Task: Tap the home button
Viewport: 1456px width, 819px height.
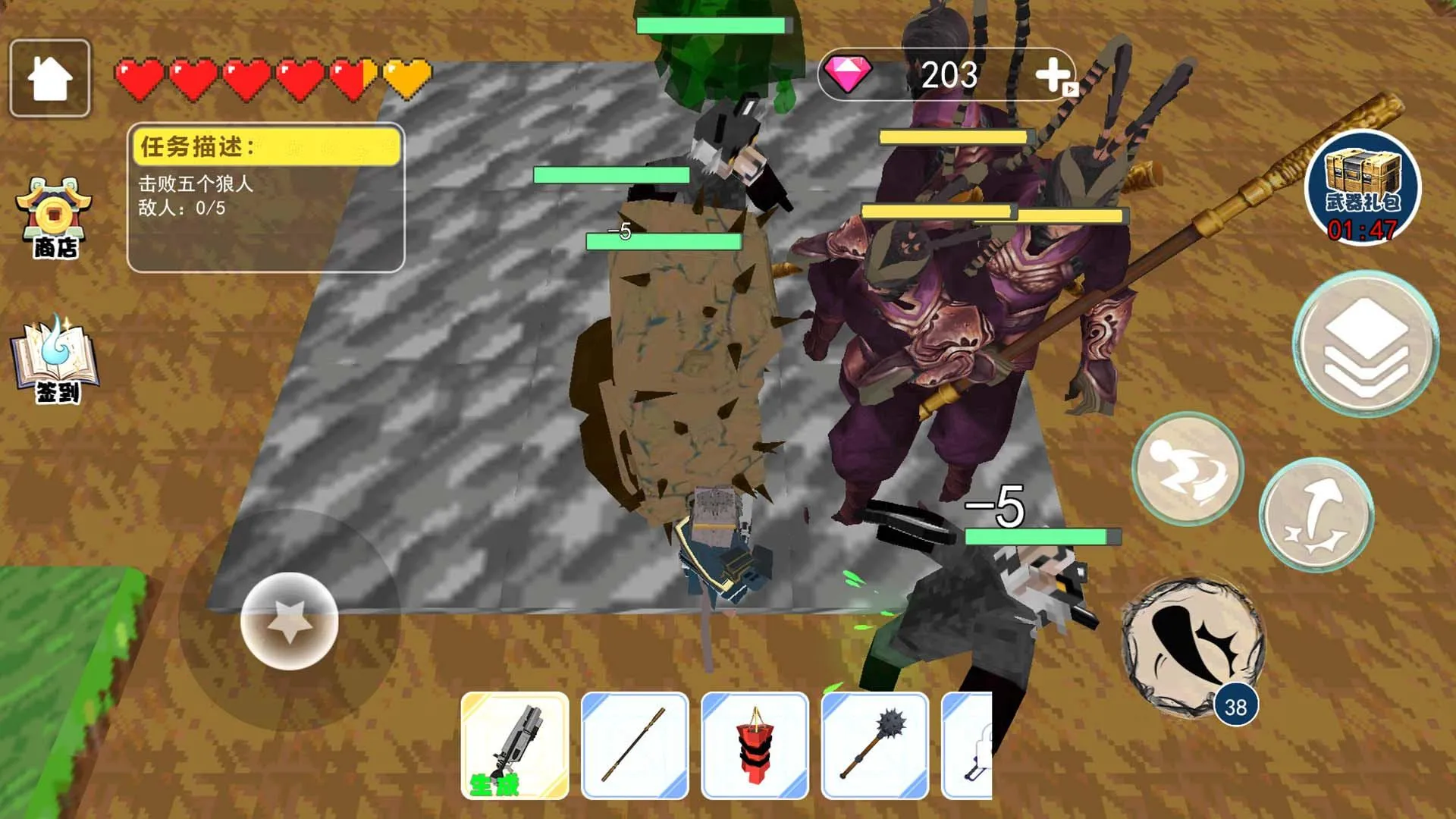Action: point(50,78)
